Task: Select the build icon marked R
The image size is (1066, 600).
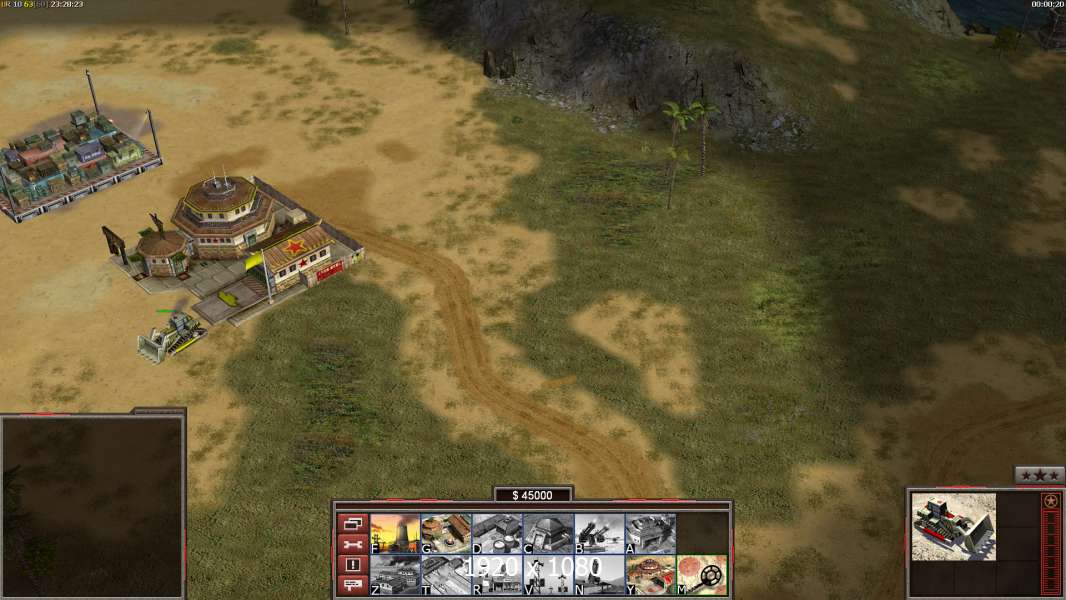Action: pos(497,575)
